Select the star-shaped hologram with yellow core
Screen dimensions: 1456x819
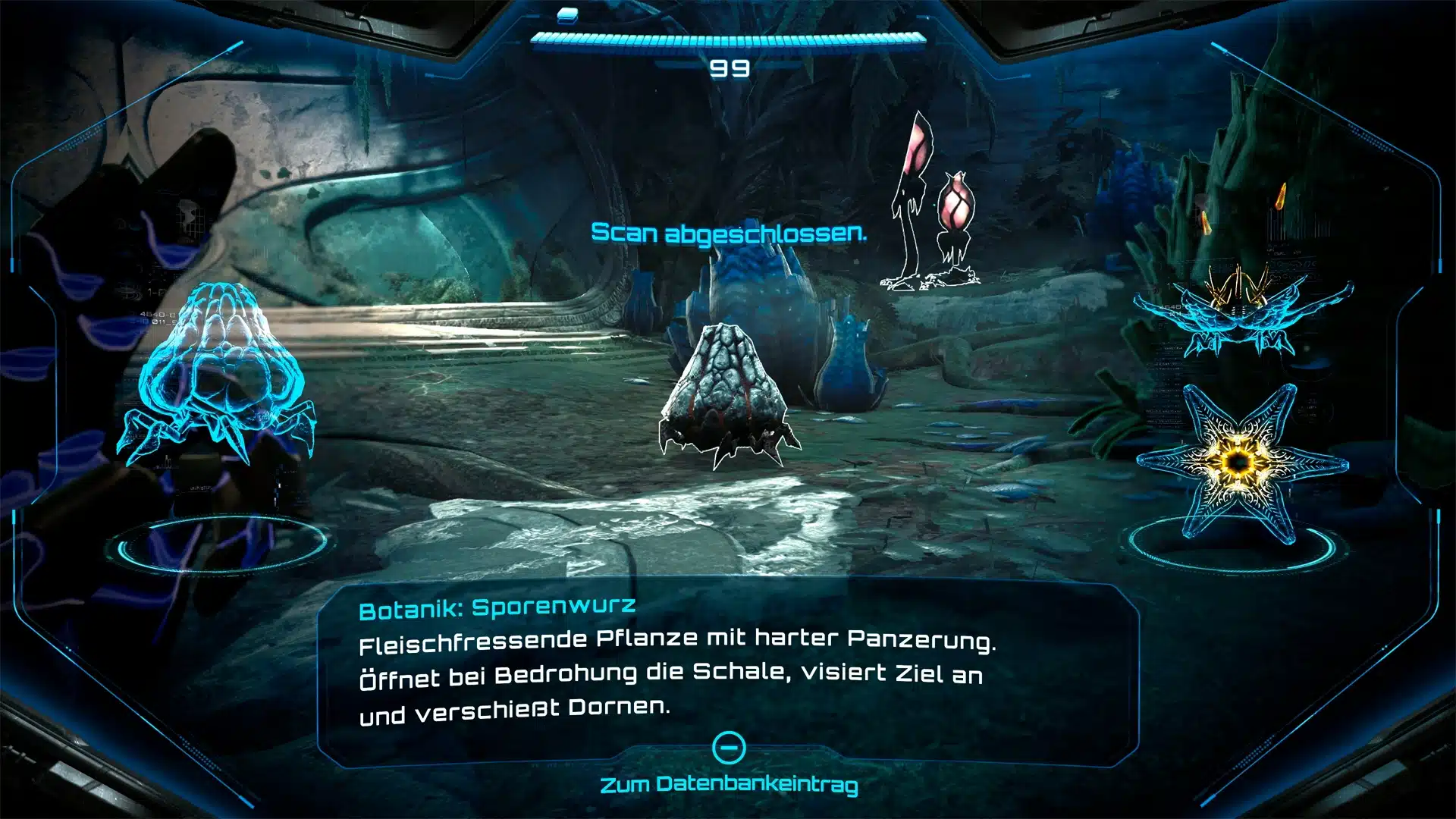click(x=1240, y=462)
